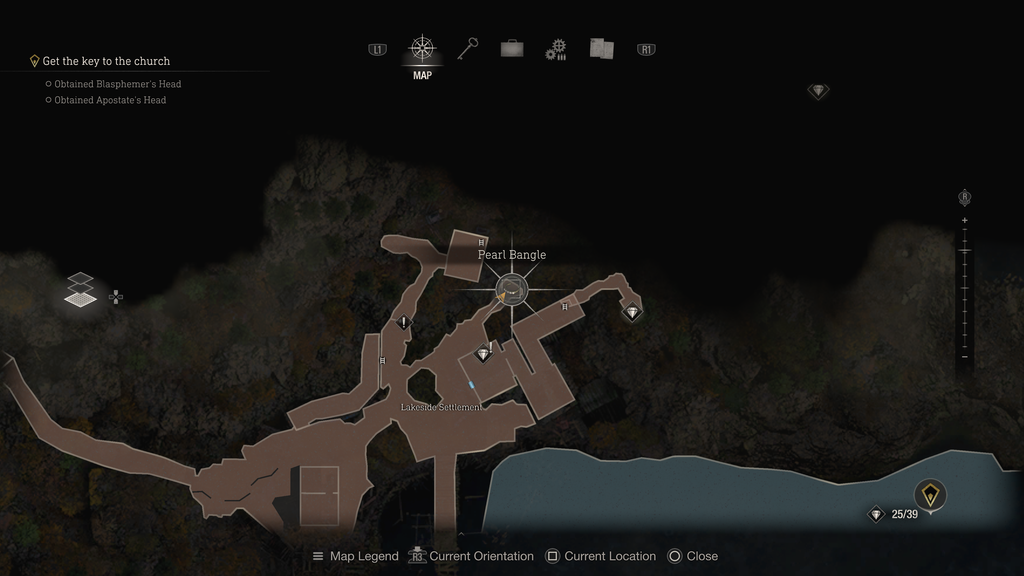The image size is (1024, 576).
Task: Click the lone treasure marker in the unexplored north
Action: tap(819, 91)
